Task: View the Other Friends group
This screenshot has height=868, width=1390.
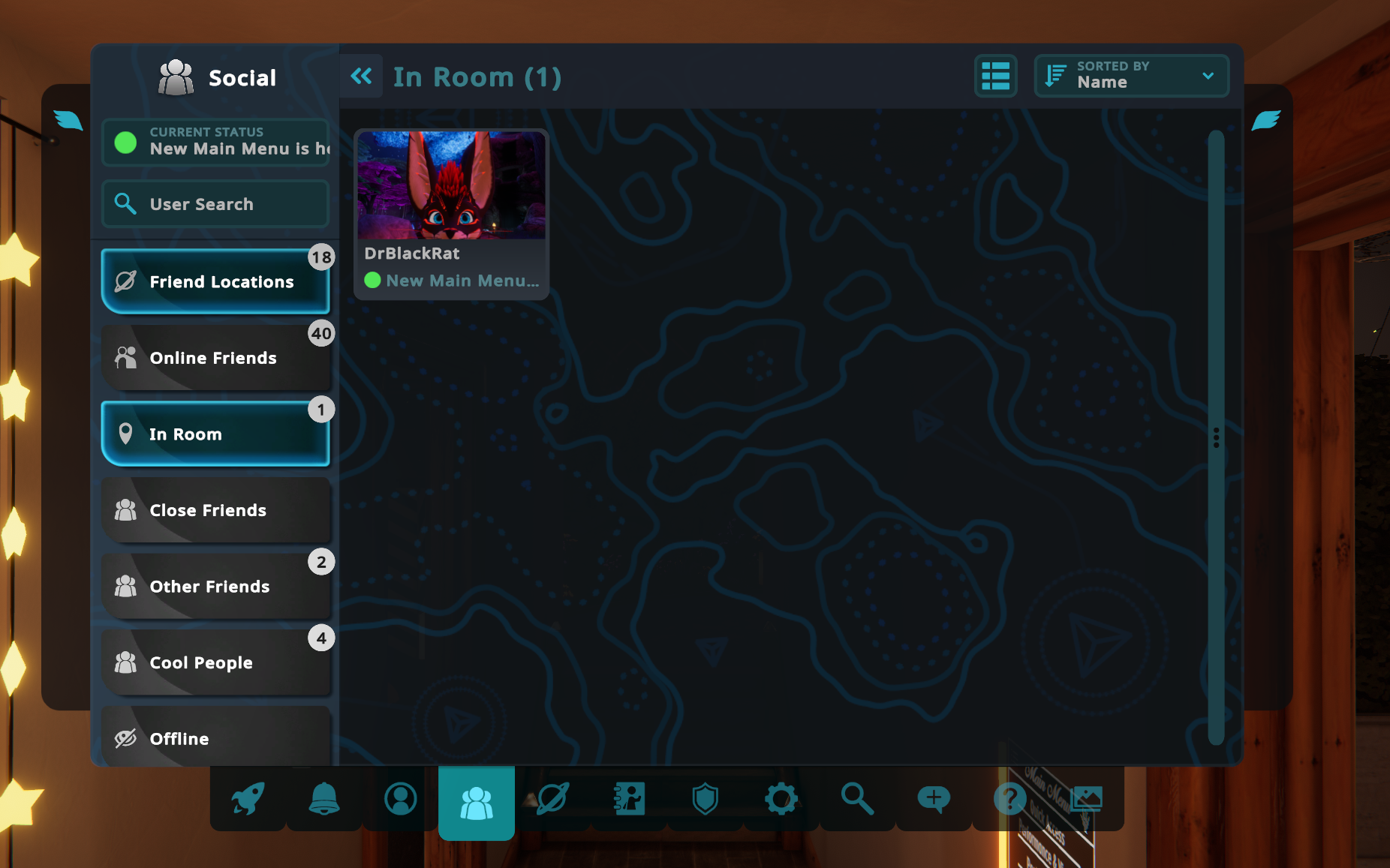Action: pos(215,586)
